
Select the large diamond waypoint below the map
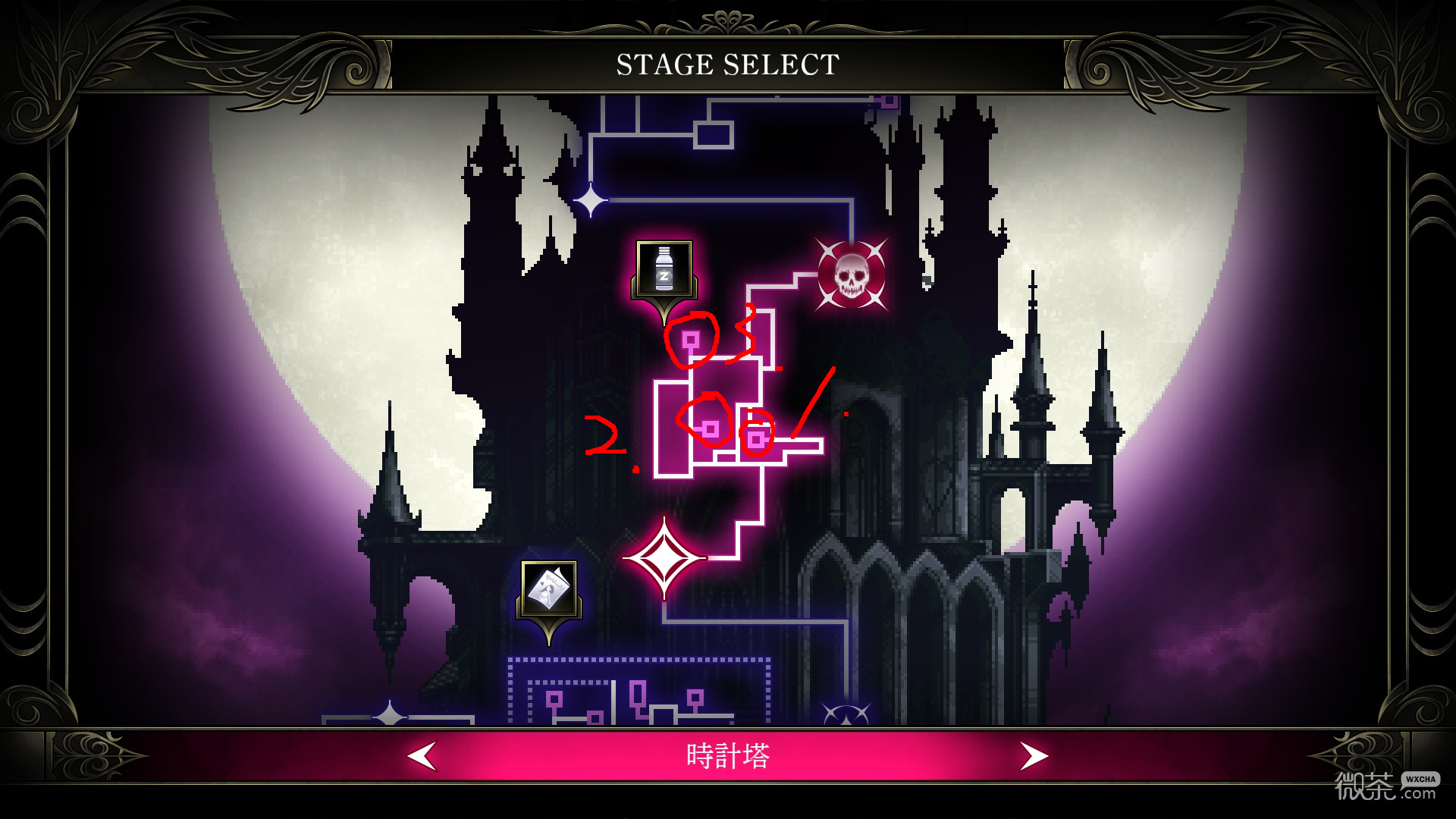tap(666, 557)
